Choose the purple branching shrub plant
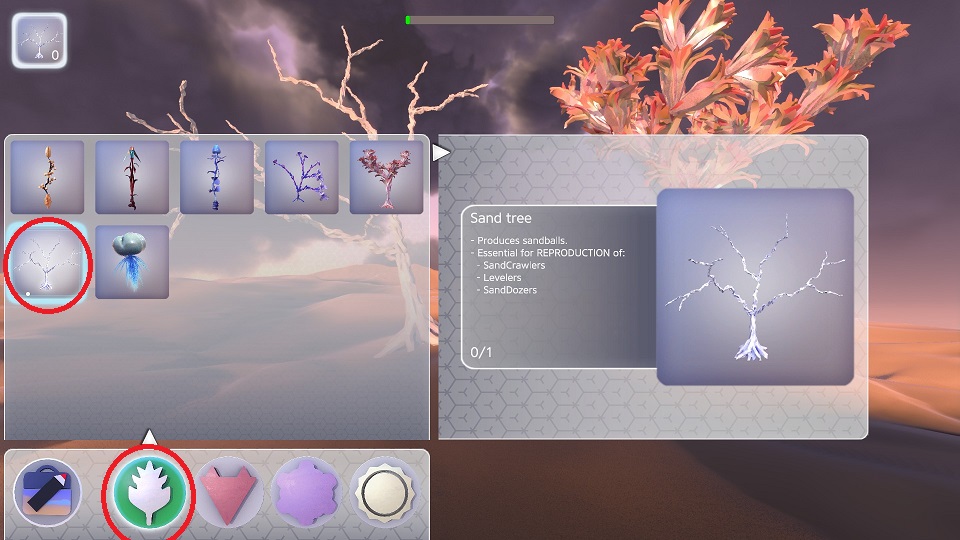This screenshot has height=540, width=960. click(302, 177)
